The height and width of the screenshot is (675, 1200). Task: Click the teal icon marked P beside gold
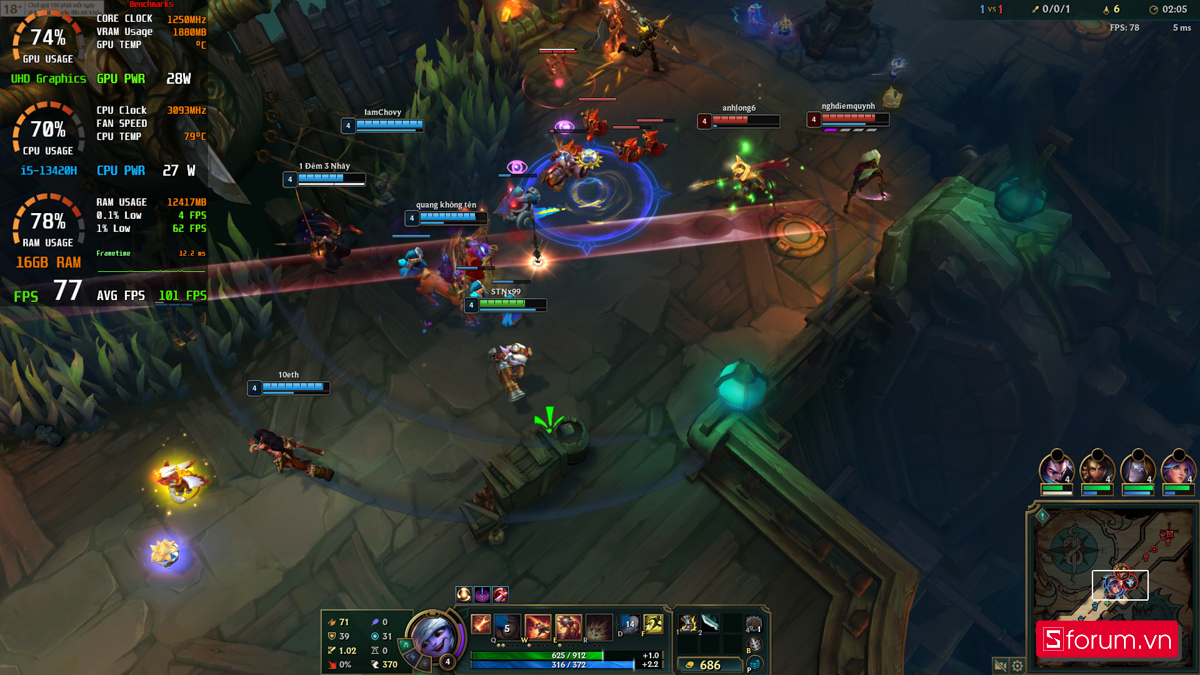(755, 664)
